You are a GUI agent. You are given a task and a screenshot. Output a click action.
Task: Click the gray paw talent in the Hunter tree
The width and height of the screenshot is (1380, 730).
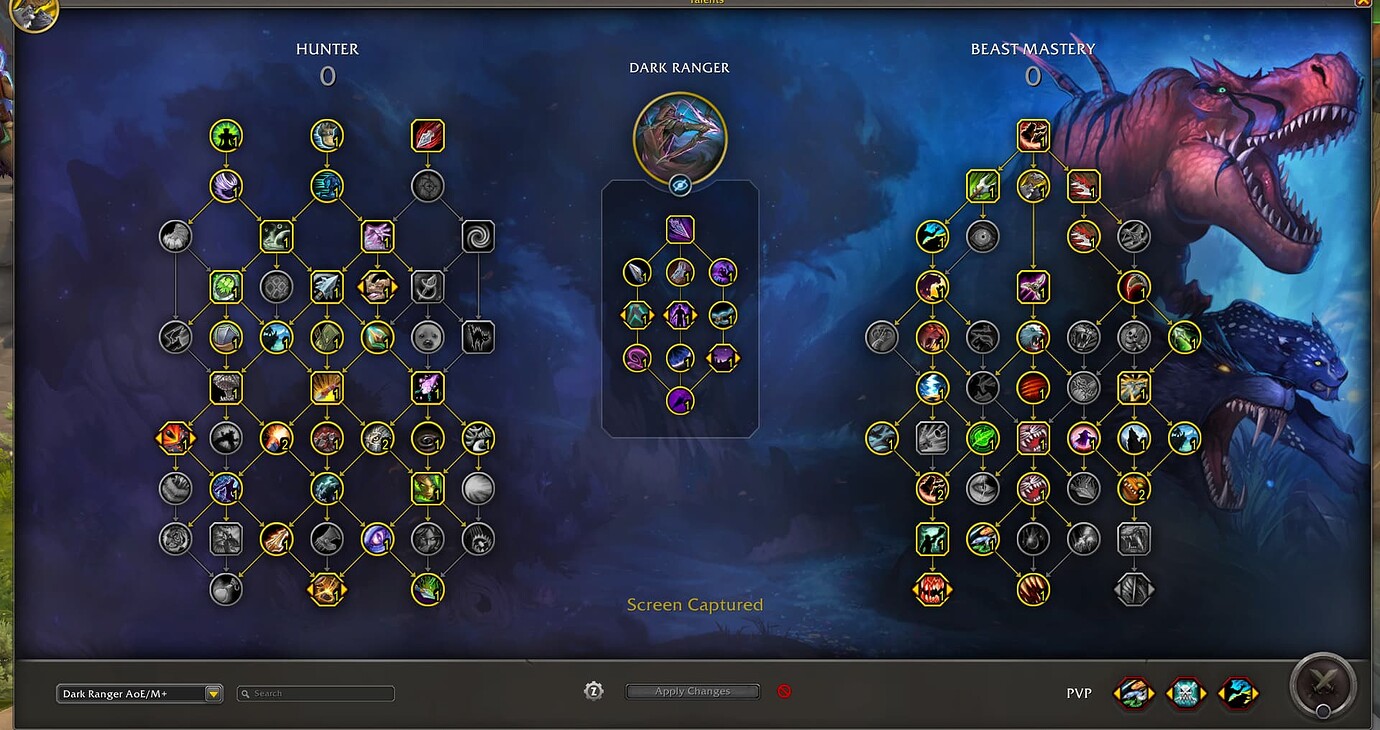click(177, 236)
